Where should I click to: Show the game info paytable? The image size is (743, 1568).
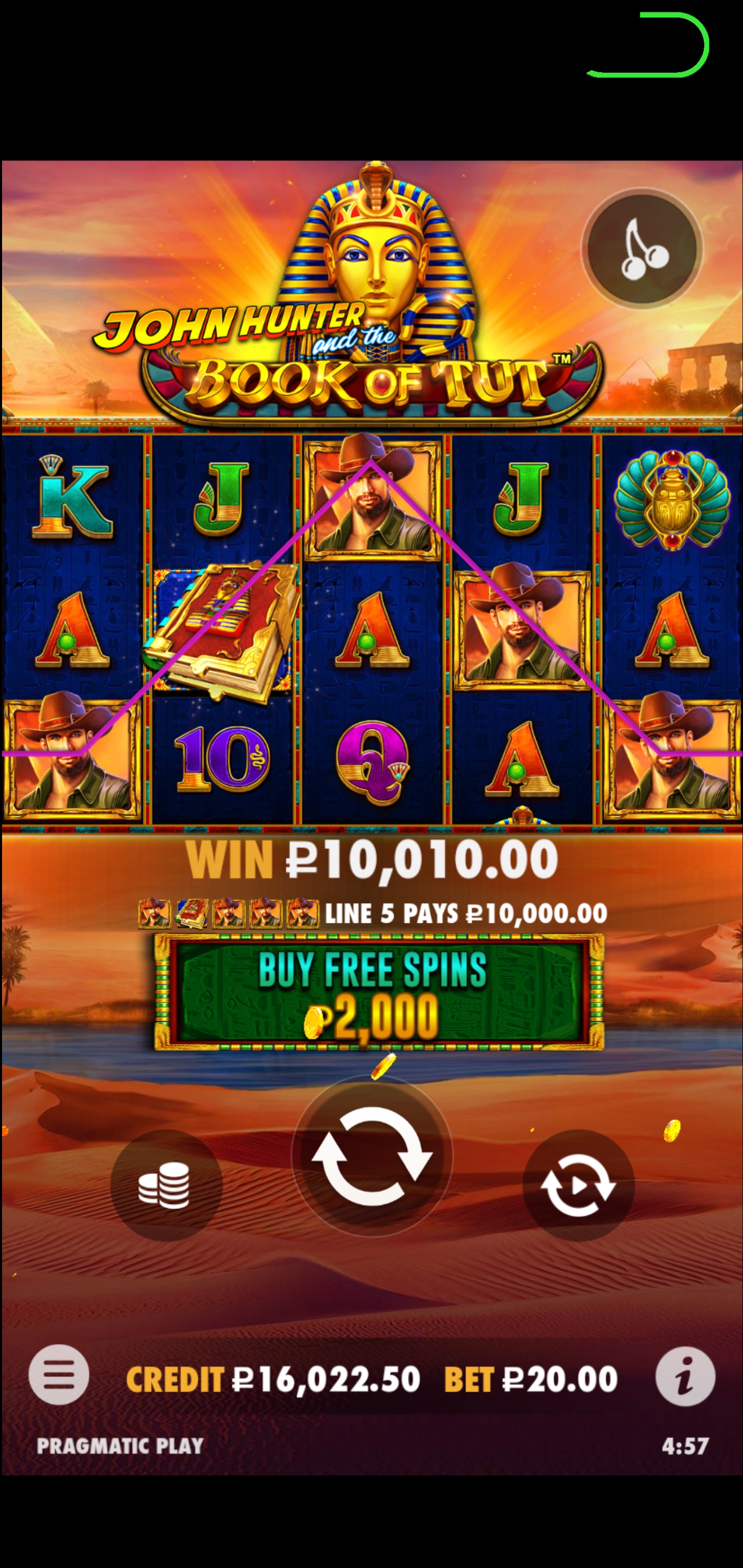685,1376
